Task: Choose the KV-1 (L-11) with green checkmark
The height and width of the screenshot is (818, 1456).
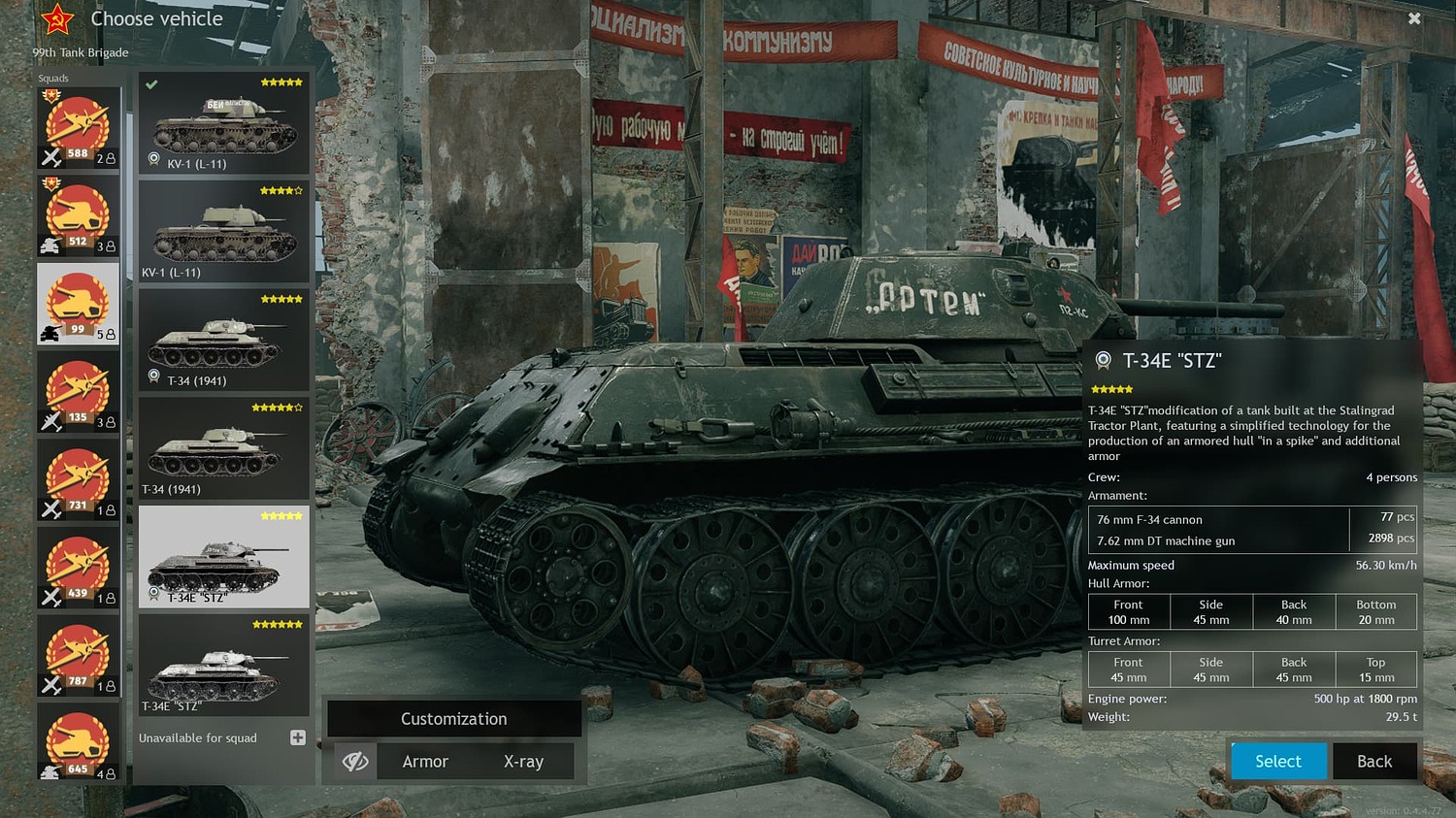Action: point(223,123)
